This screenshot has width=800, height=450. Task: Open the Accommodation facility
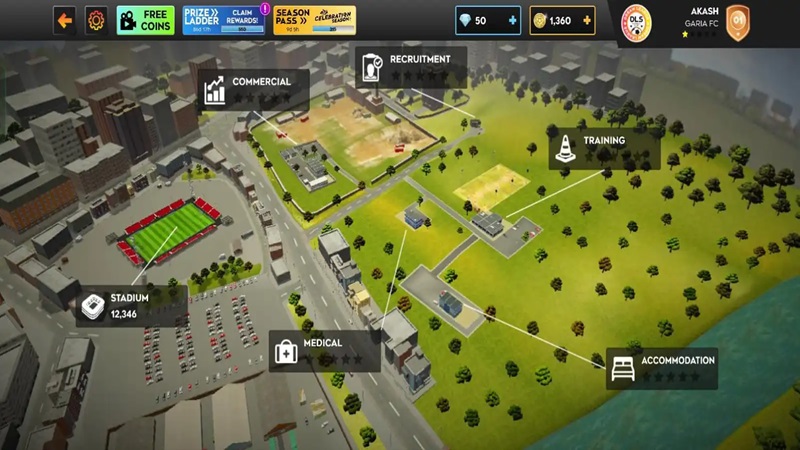click(662, 368)
